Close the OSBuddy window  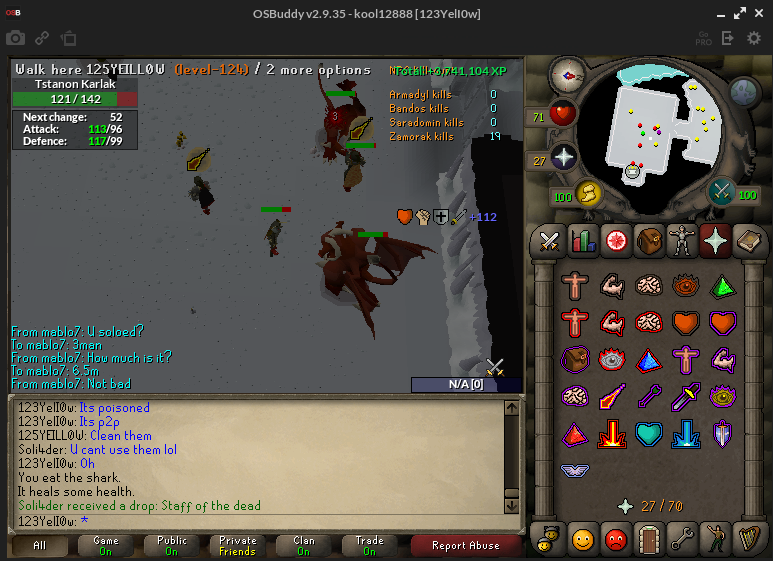757,12
